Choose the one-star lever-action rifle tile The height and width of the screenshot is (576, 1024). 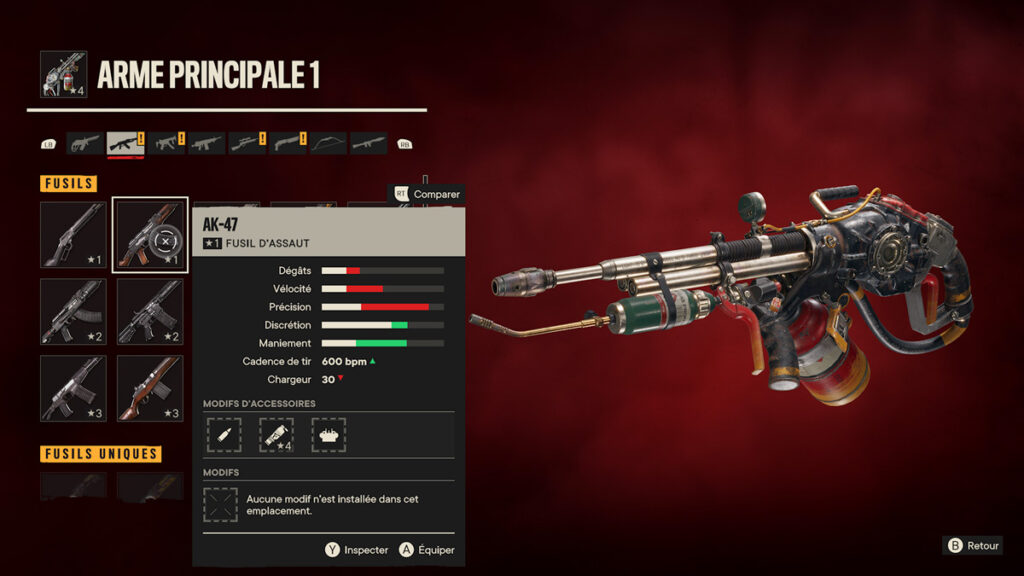click(73, 234)
